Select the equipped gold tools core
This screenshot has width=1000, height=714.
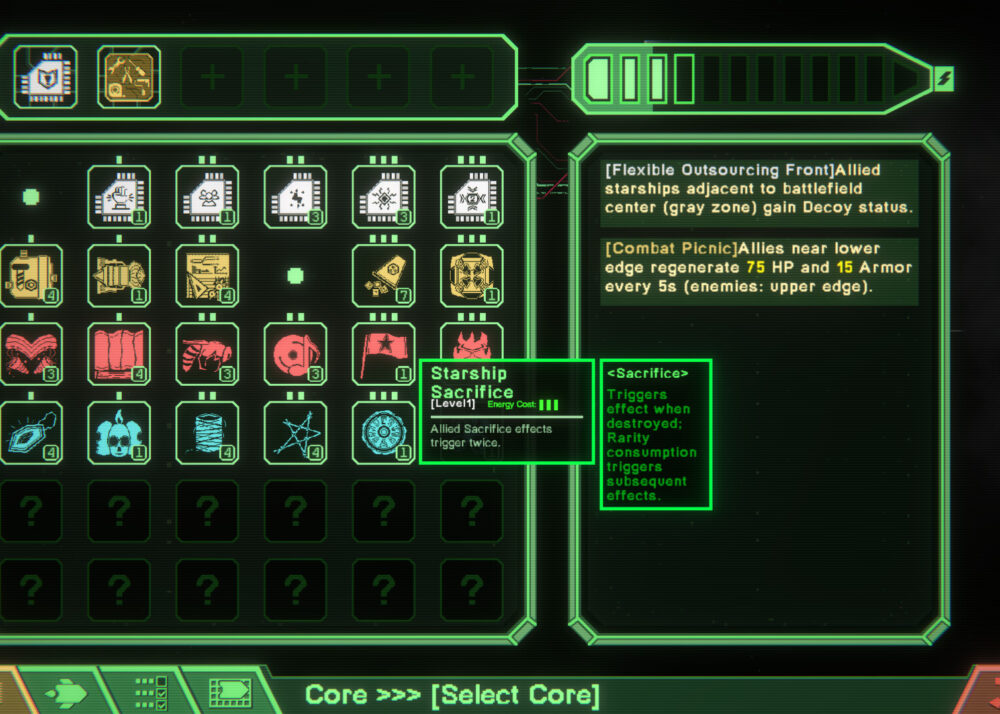[130, 76]
